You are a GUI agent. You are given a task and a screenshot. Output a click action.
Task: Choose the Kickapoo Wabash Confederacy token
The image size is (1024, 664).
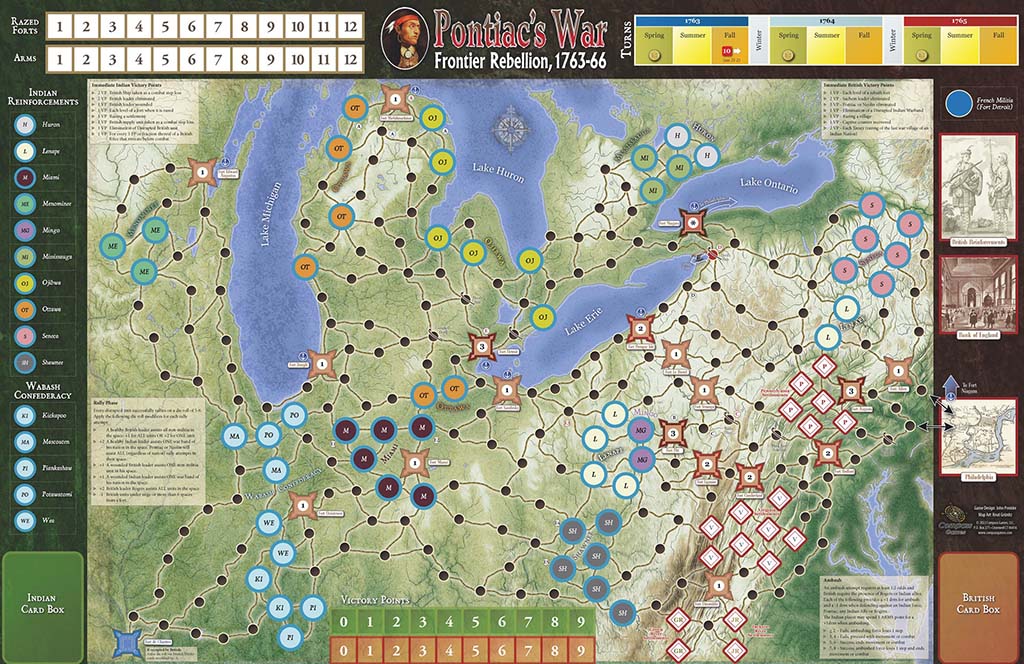coord(22,413)
